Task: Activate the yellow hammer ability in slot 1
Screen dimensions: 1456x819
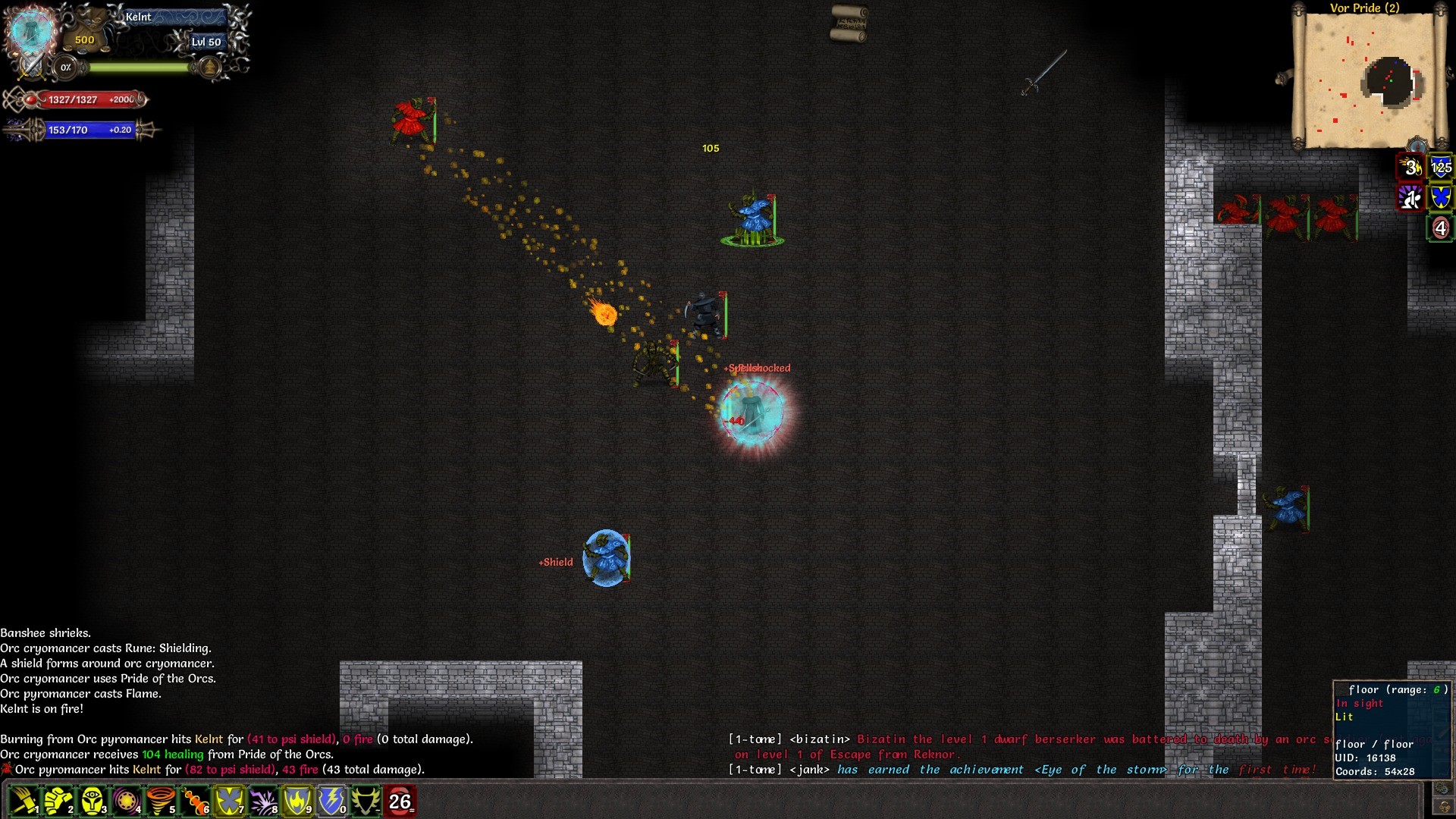Action: 24,801
